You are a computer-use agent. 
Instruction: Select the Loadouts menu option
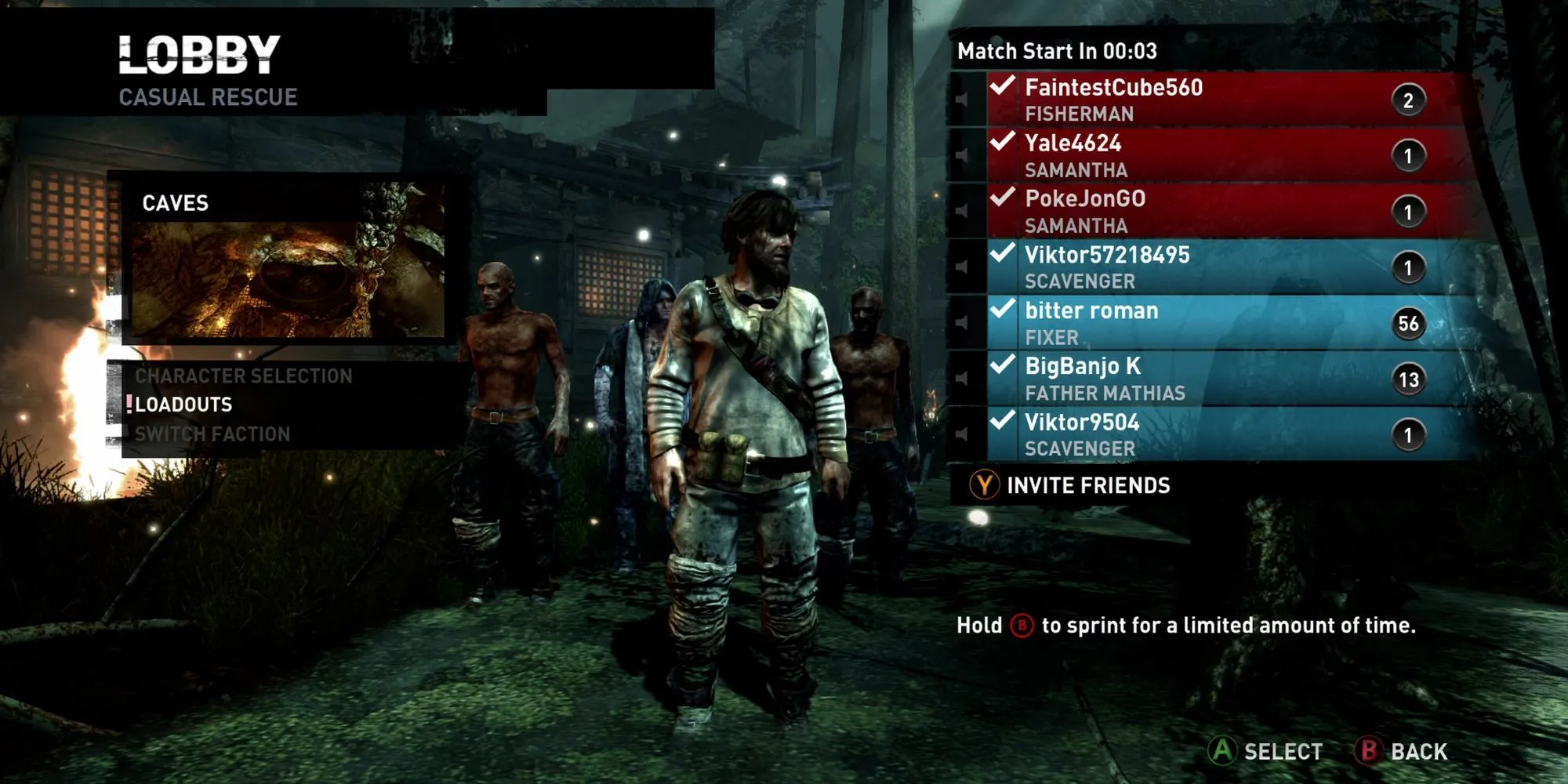[x=183, y=405]
